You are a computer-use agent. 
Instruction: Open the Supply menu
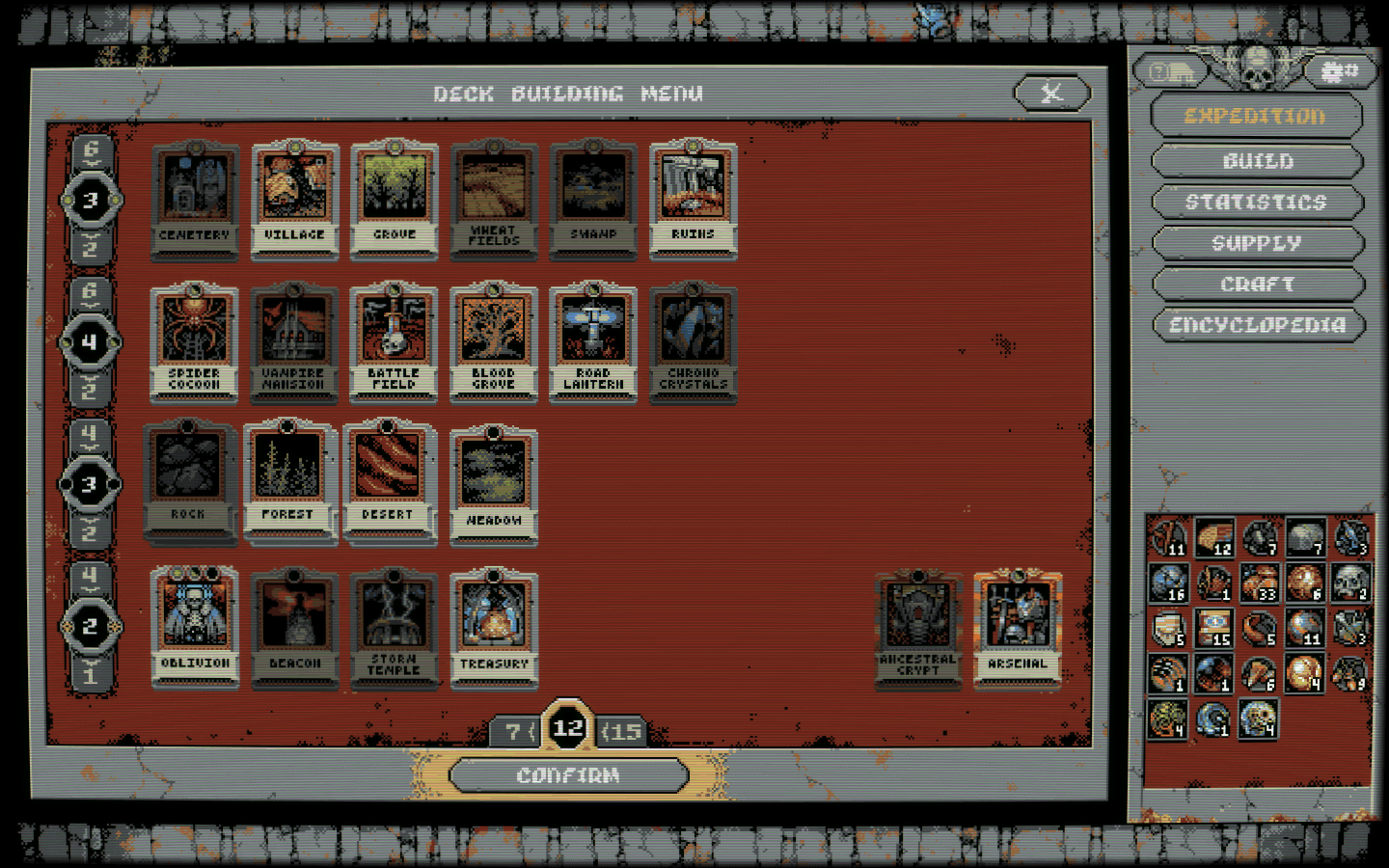[x=1257, y=243]
